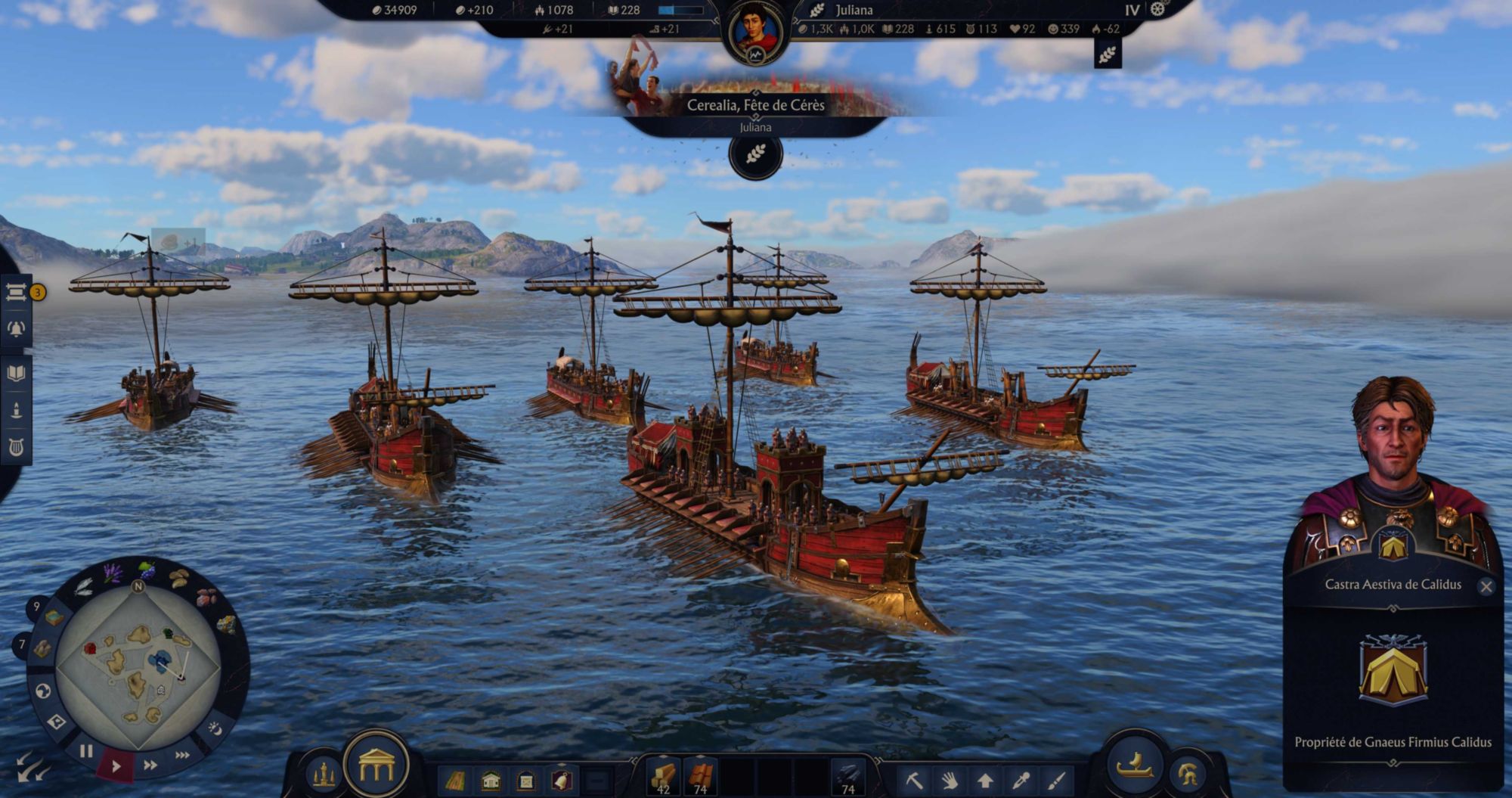The height and width of the screenshot is (798, 1512).
Task: Open the temple building menu
Action: [x=376, y=765]
